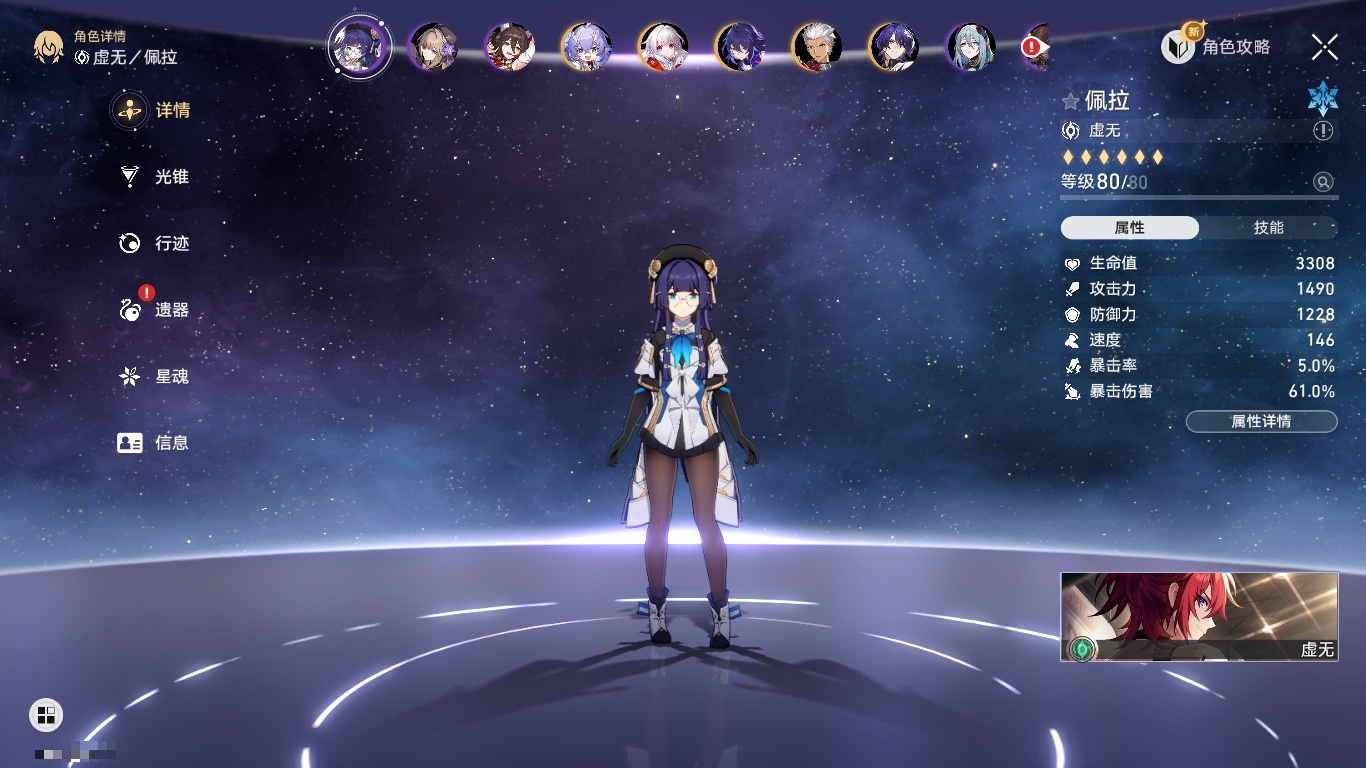Screen dimensions: 1366x768
Task: Choose the pale blue-haired character portrait
Action: 971,47
